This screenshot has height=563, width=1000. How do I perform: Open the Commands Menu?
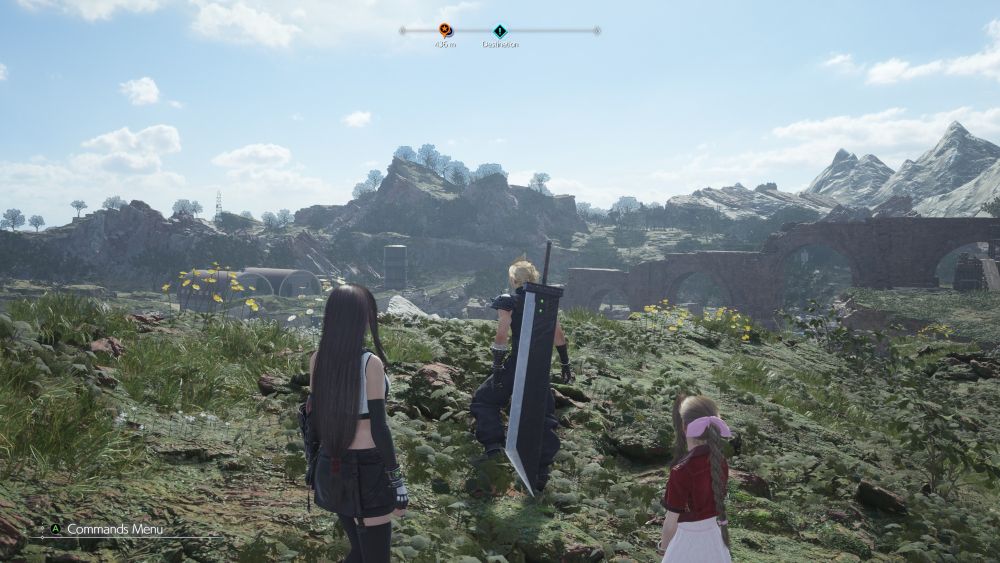tap(114, 529)
